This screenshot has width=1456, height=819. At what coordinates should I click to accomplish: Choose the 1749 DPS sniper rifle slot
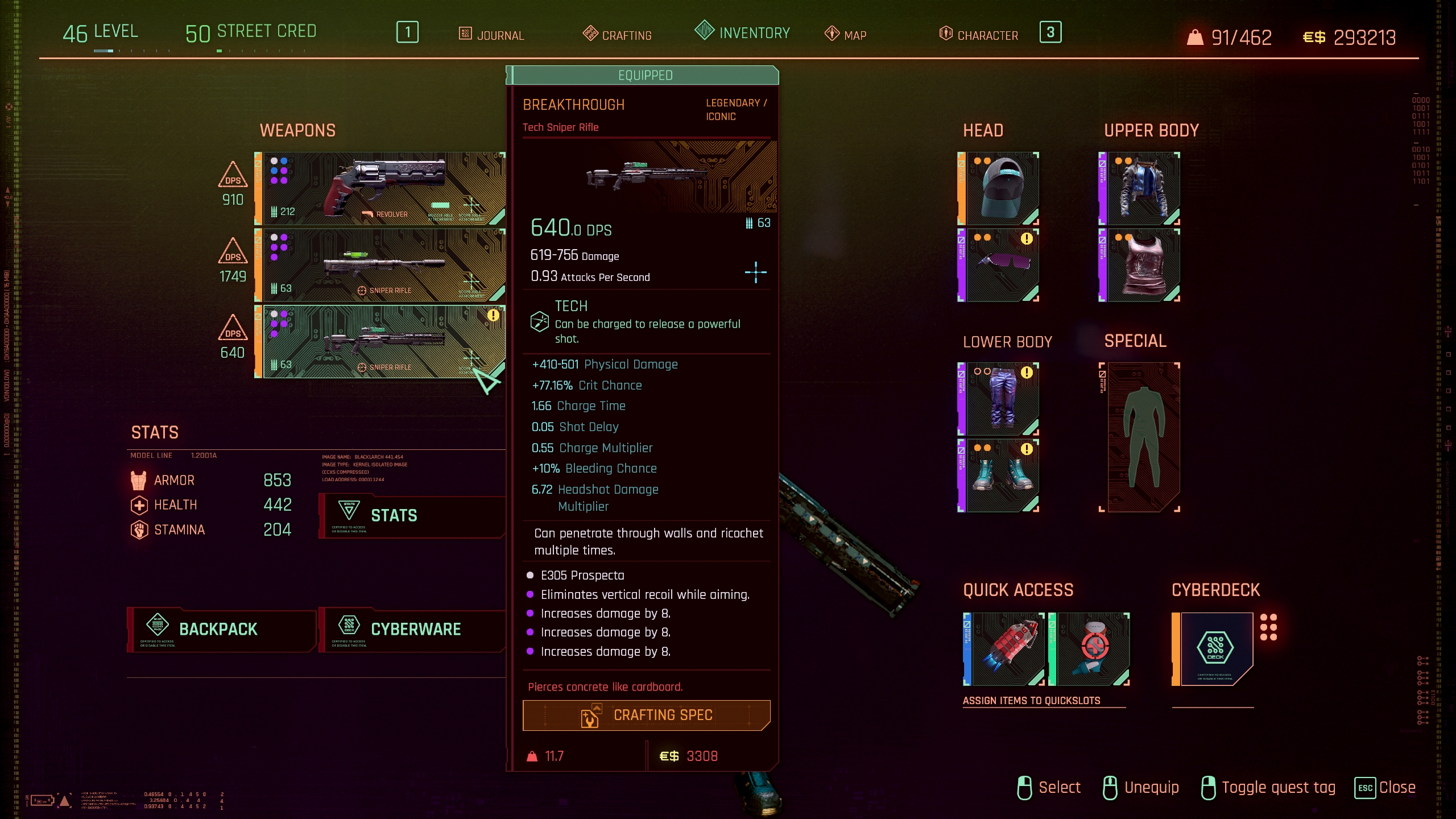pos(381,265)
